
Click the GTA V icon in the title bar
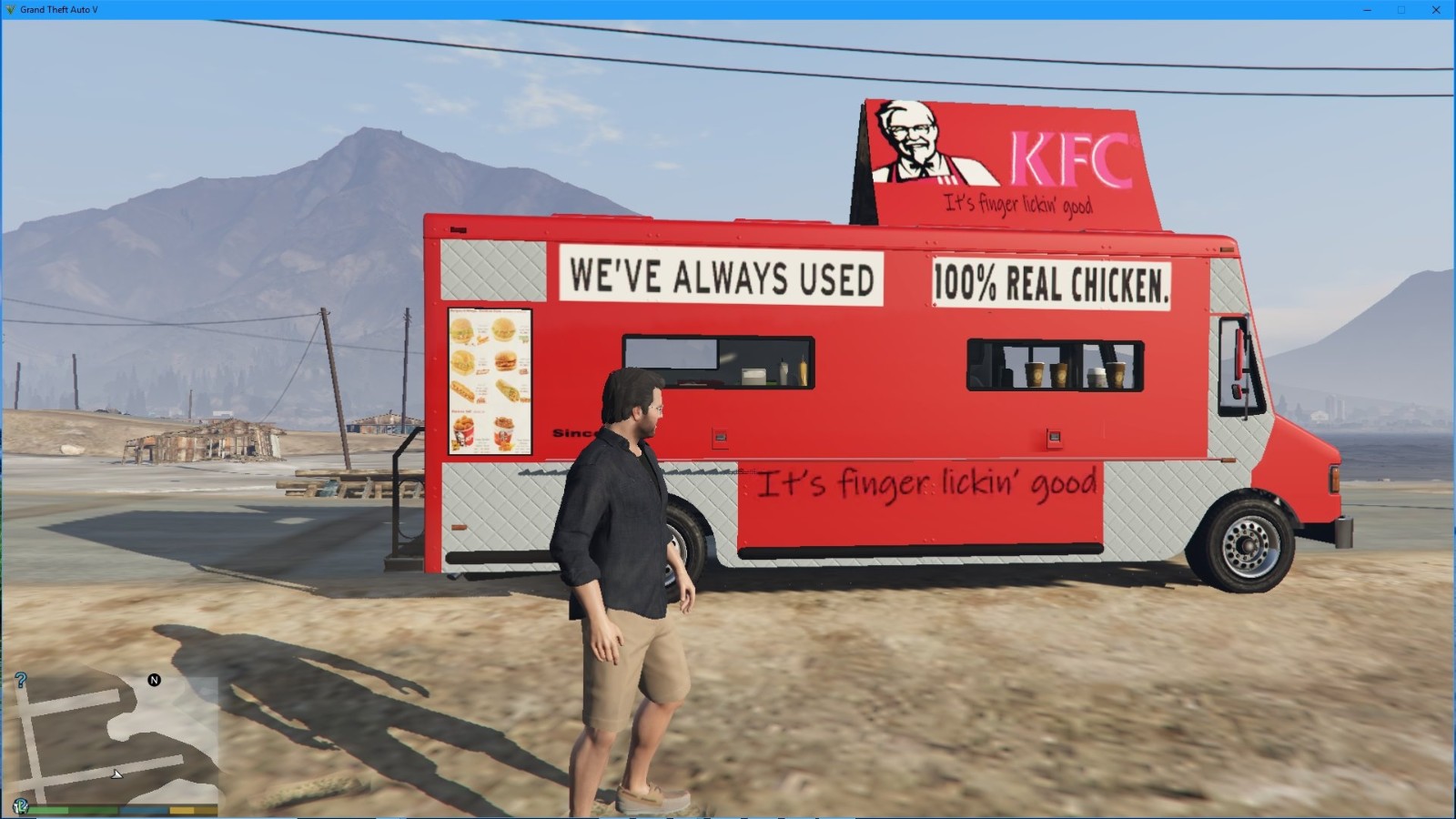click(9, 7)
